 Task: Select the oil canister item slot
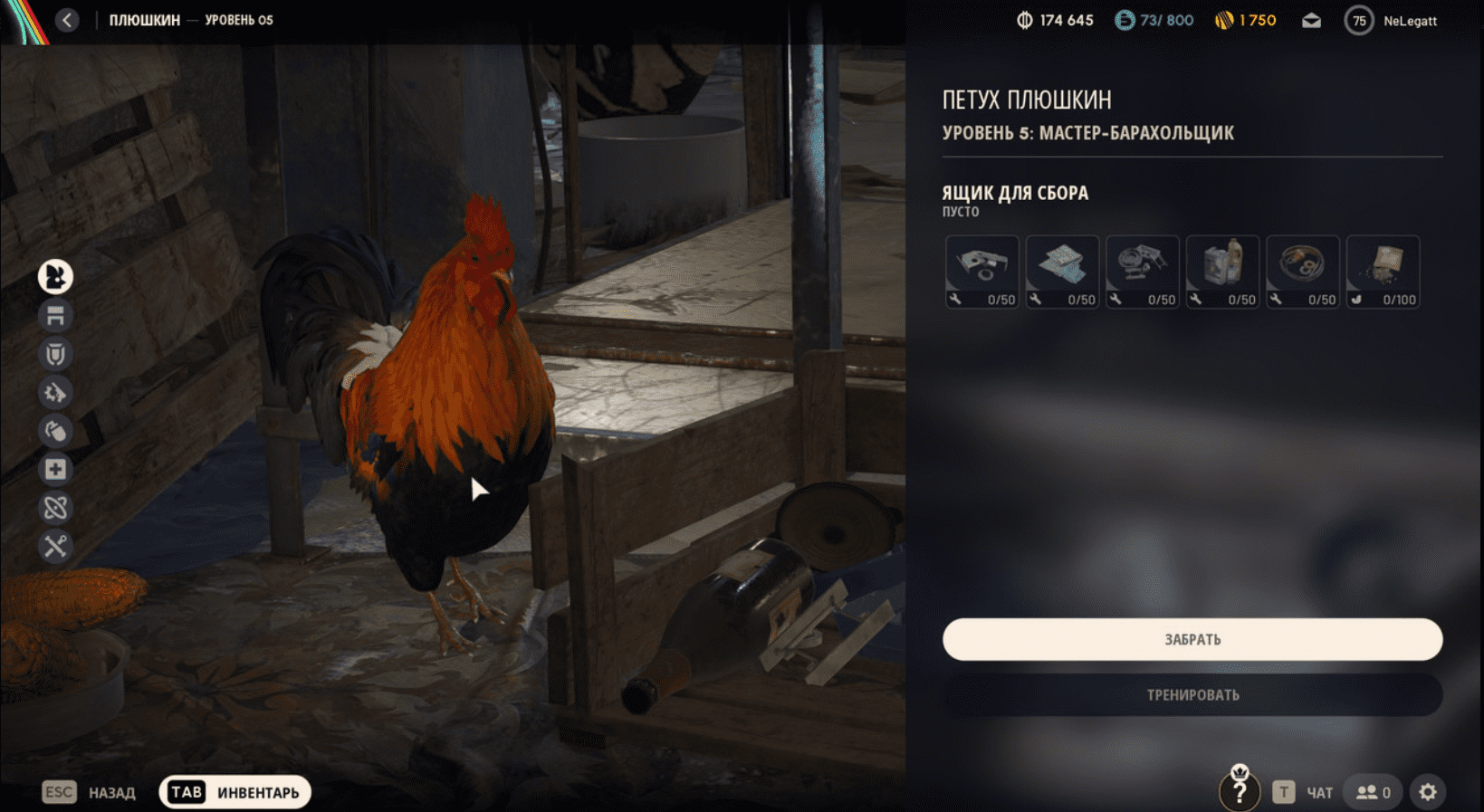point(1222,272)
